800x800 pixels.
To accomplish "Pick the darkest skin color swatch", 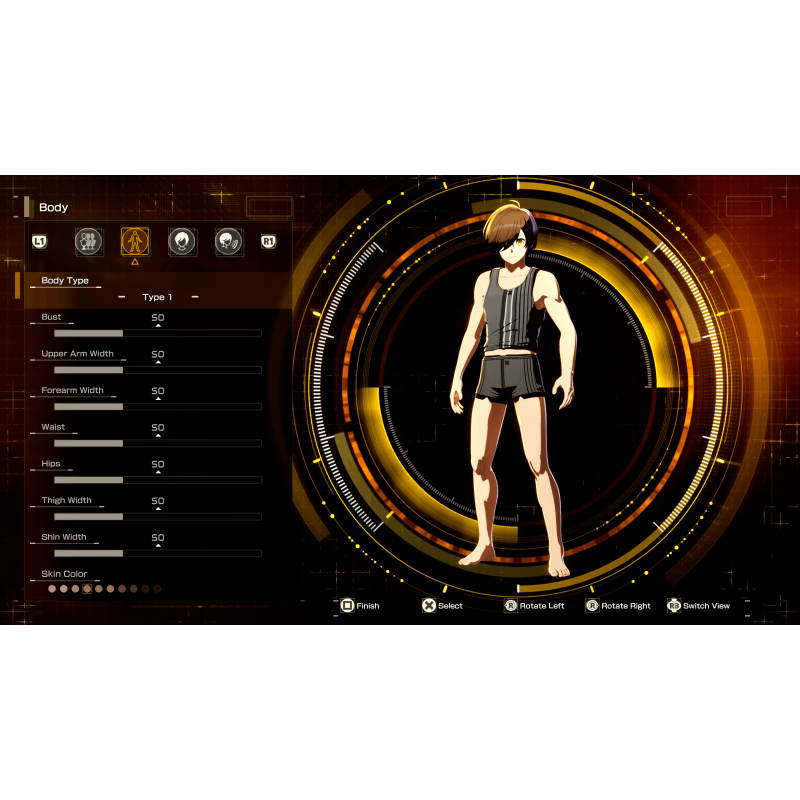I will click(x=157, y=589).
